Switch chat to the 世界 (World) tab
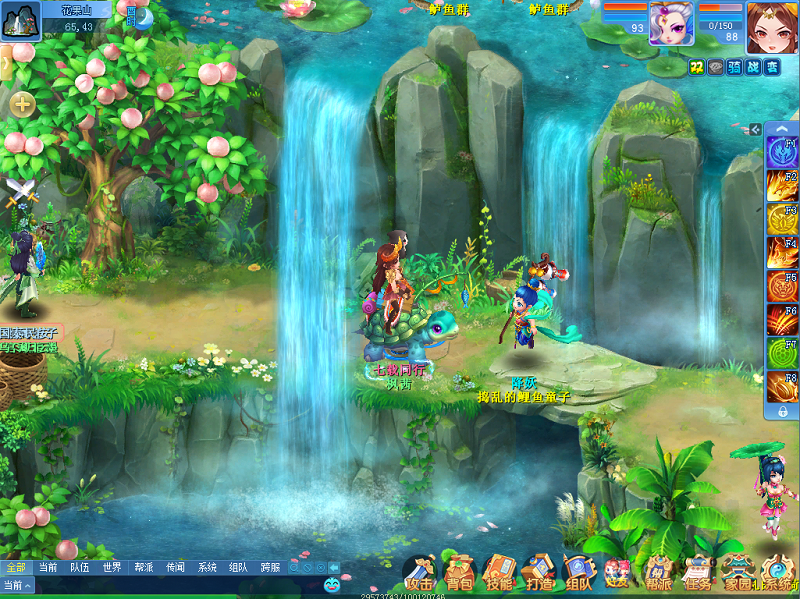 [112, 567]
